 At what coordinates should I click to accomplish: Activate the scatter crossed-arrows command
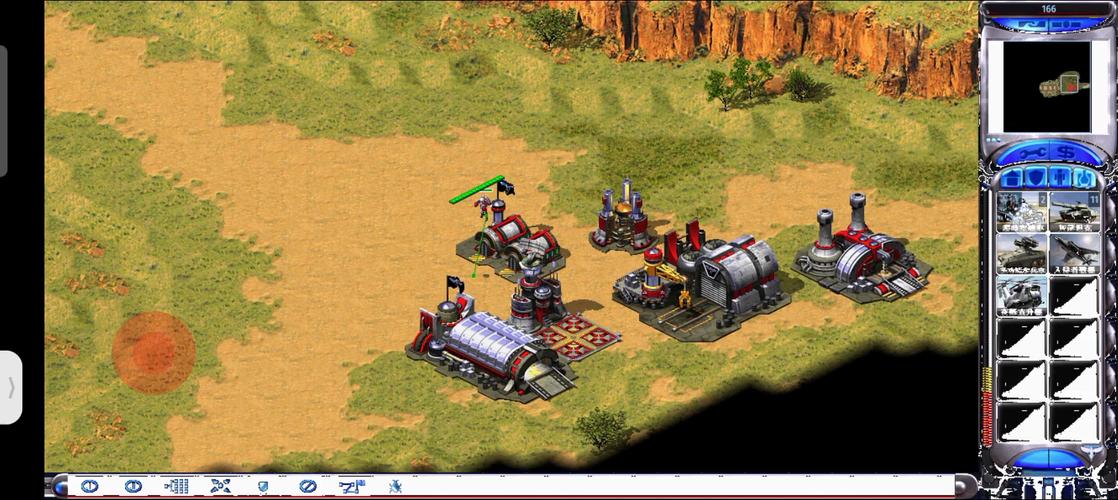[x=220, y=486]
